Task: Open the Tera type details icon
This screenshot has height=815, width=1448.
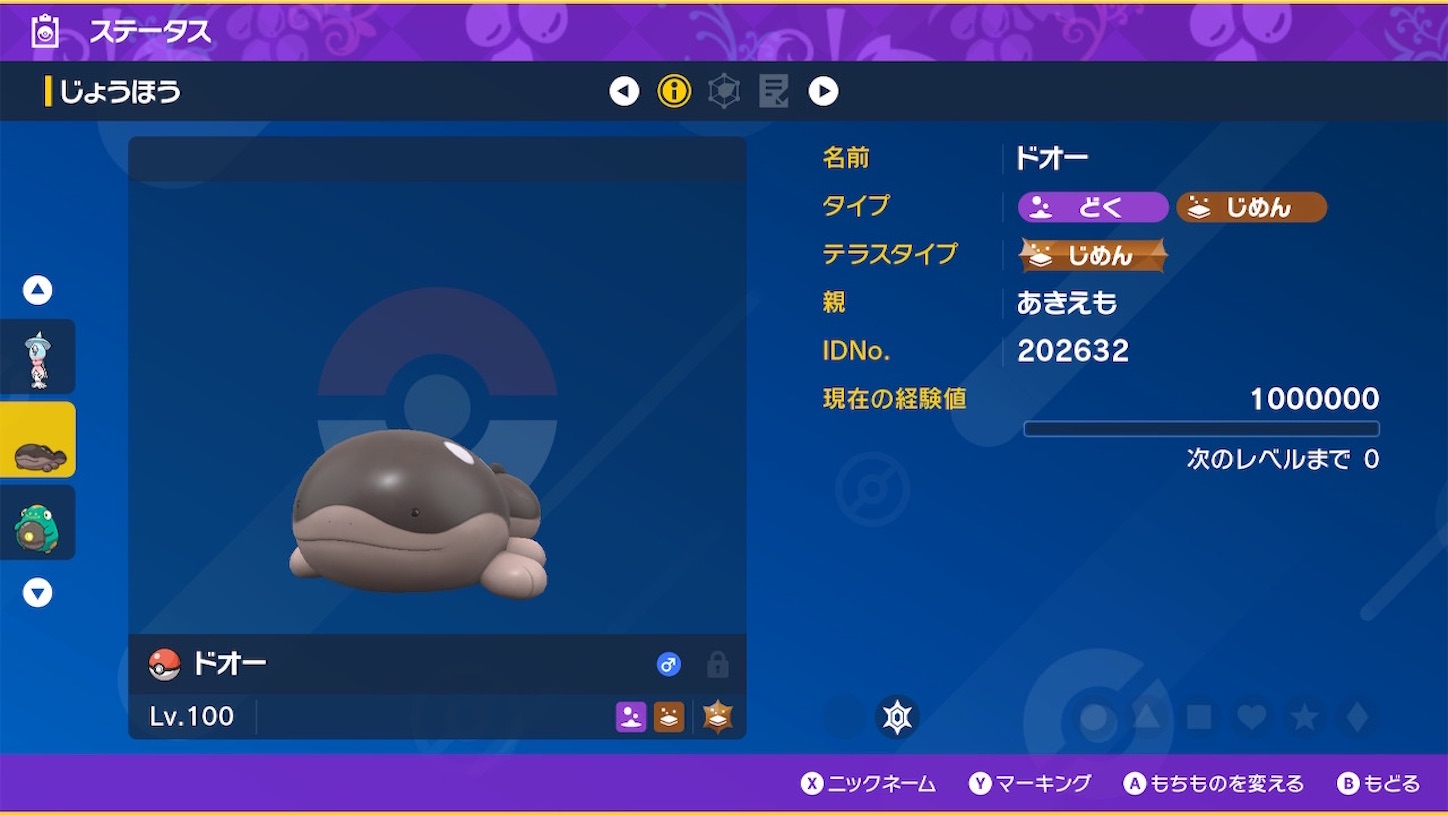Action: coord(722,90)
